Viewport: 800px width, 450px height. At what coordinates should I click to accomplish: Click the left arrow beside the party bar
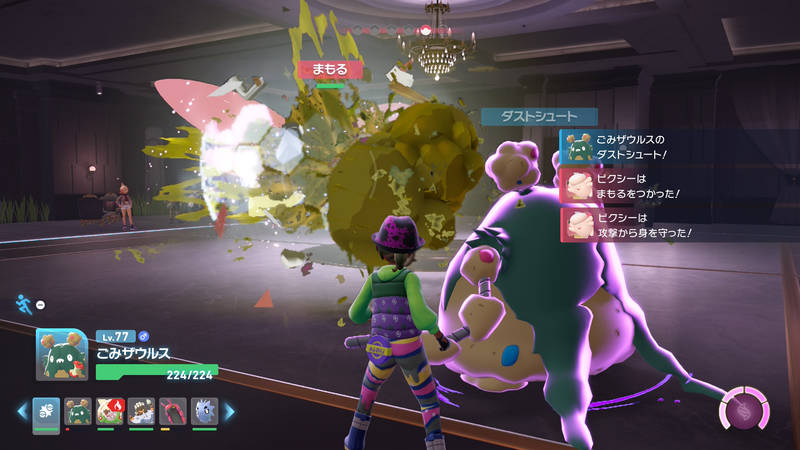[x=21, y=411]
